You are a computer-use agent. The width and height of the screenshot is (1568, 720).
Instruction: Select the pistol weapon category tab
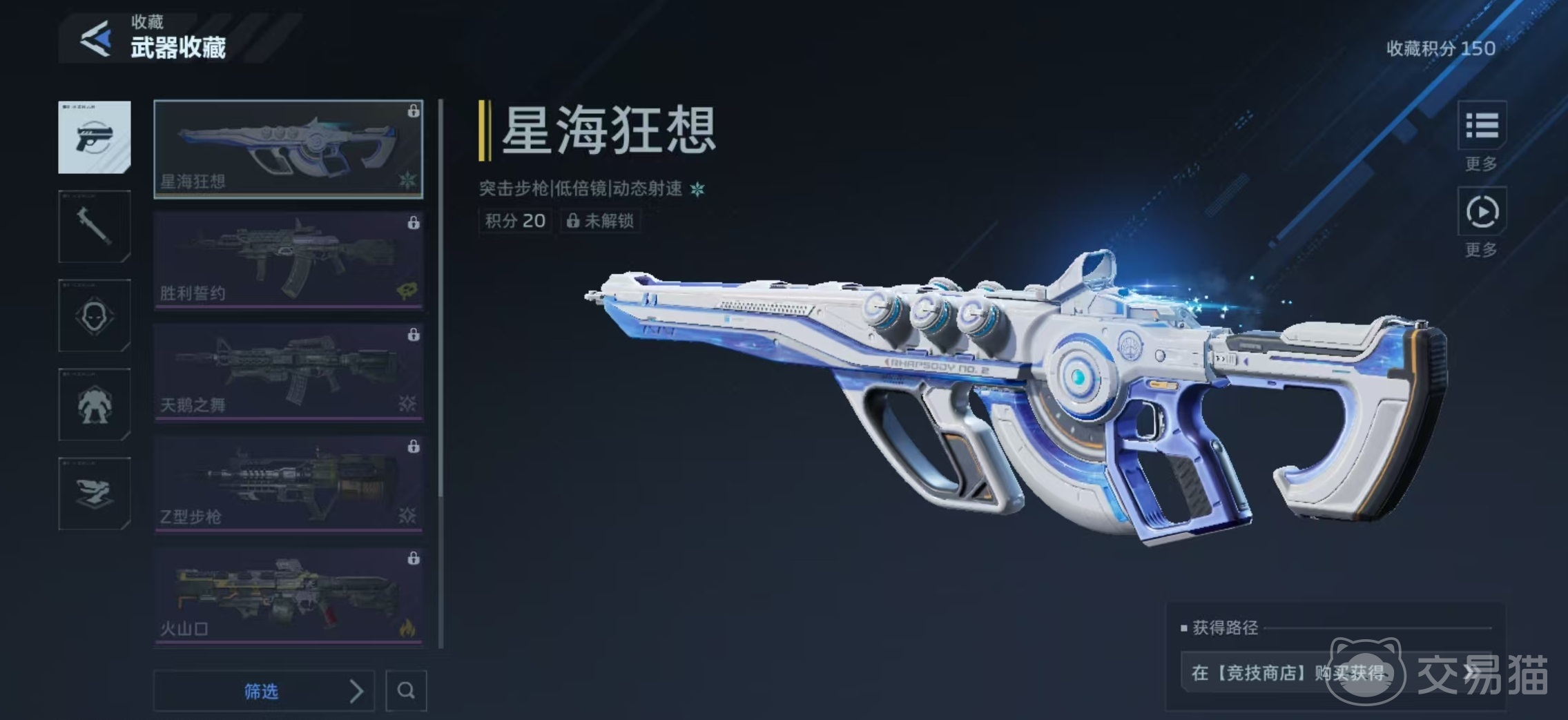(95, 137)
